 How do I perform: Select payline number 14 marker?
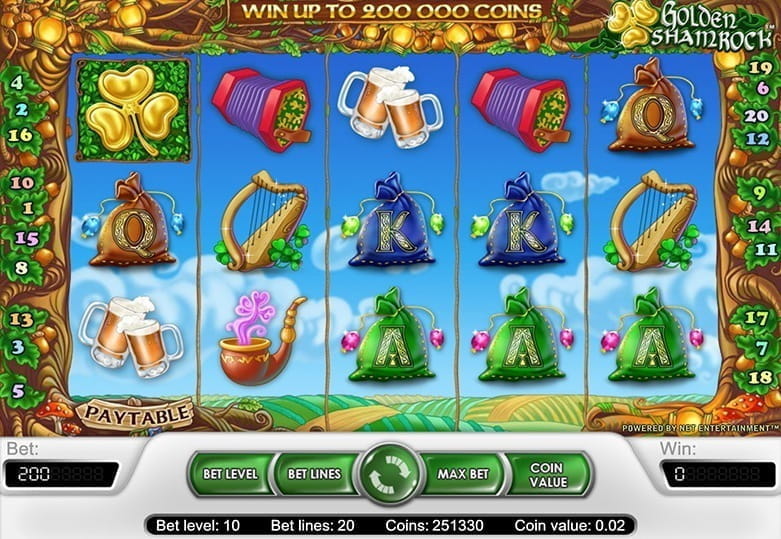coord(758,226)
